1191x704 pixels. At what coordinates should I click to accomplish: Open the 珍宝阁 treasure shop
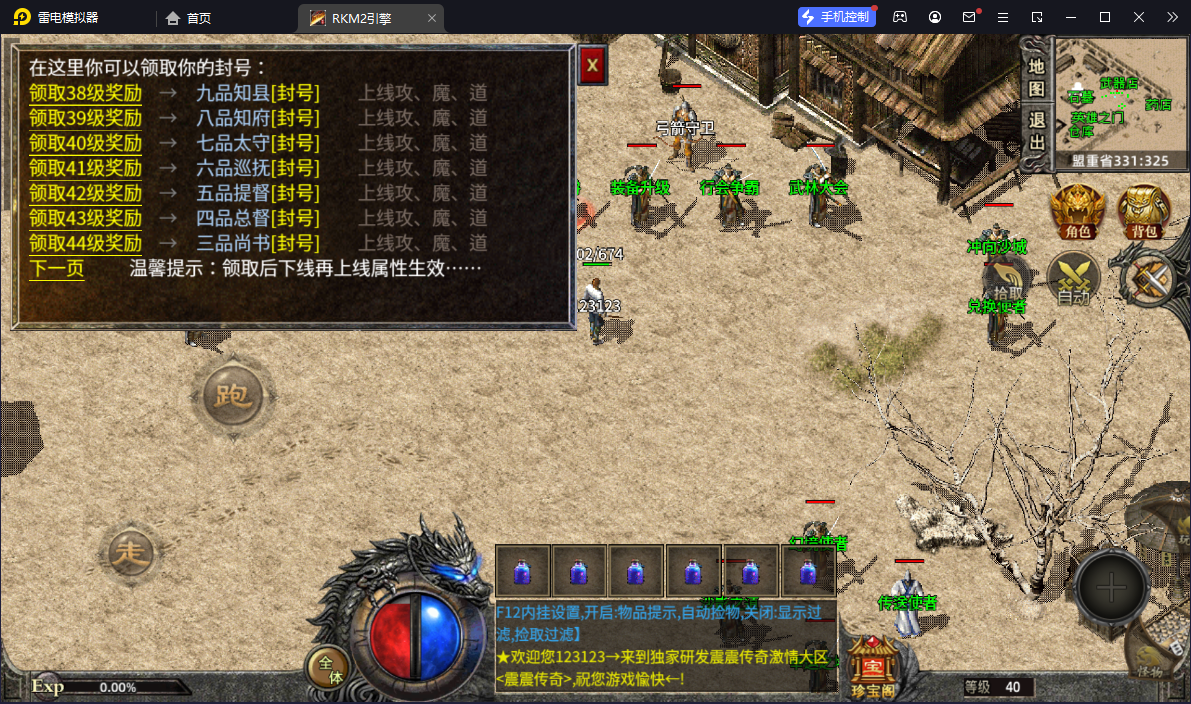[x=872, y=665]
